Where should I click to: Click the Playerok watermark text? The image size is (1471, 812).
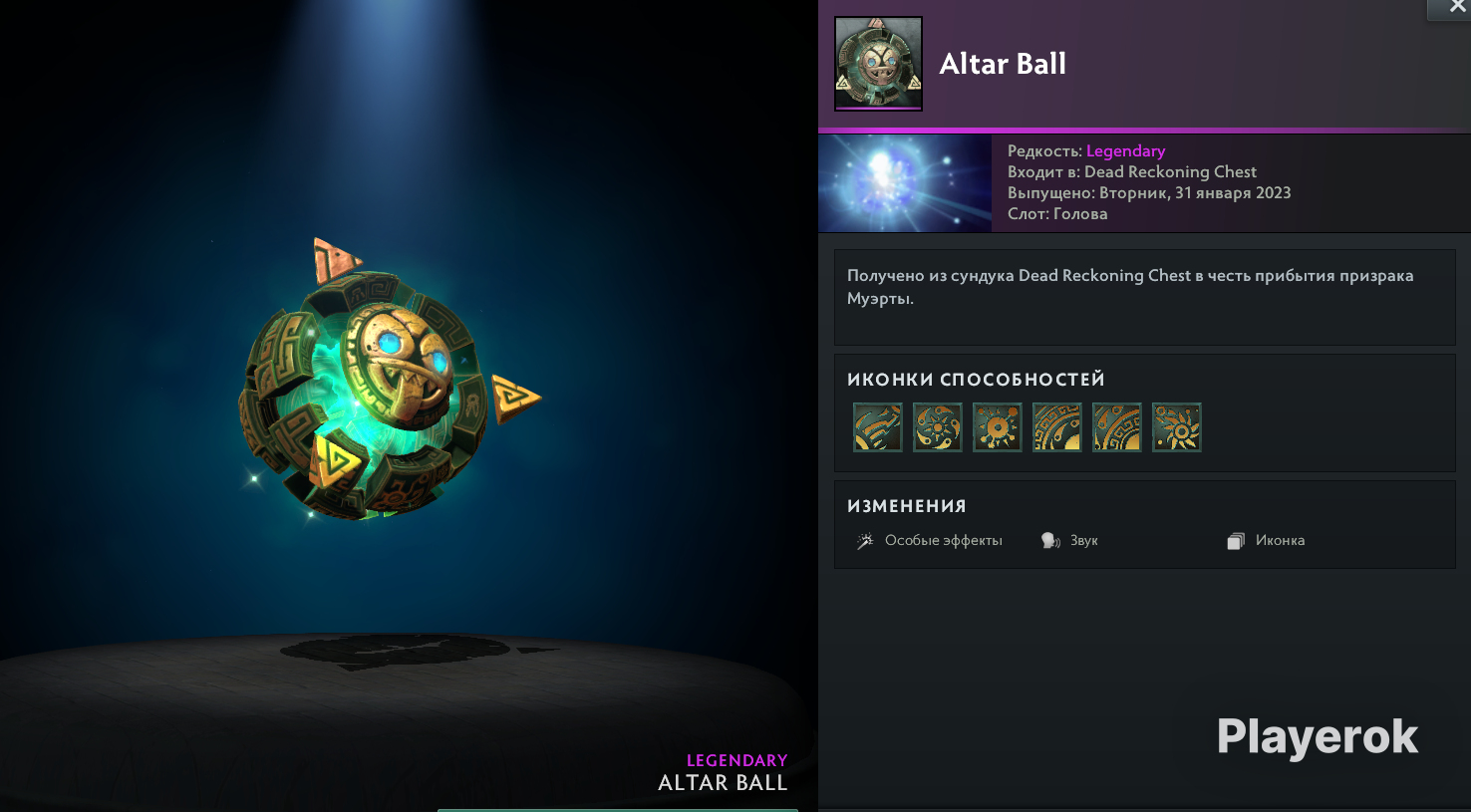click(1317, 737)
